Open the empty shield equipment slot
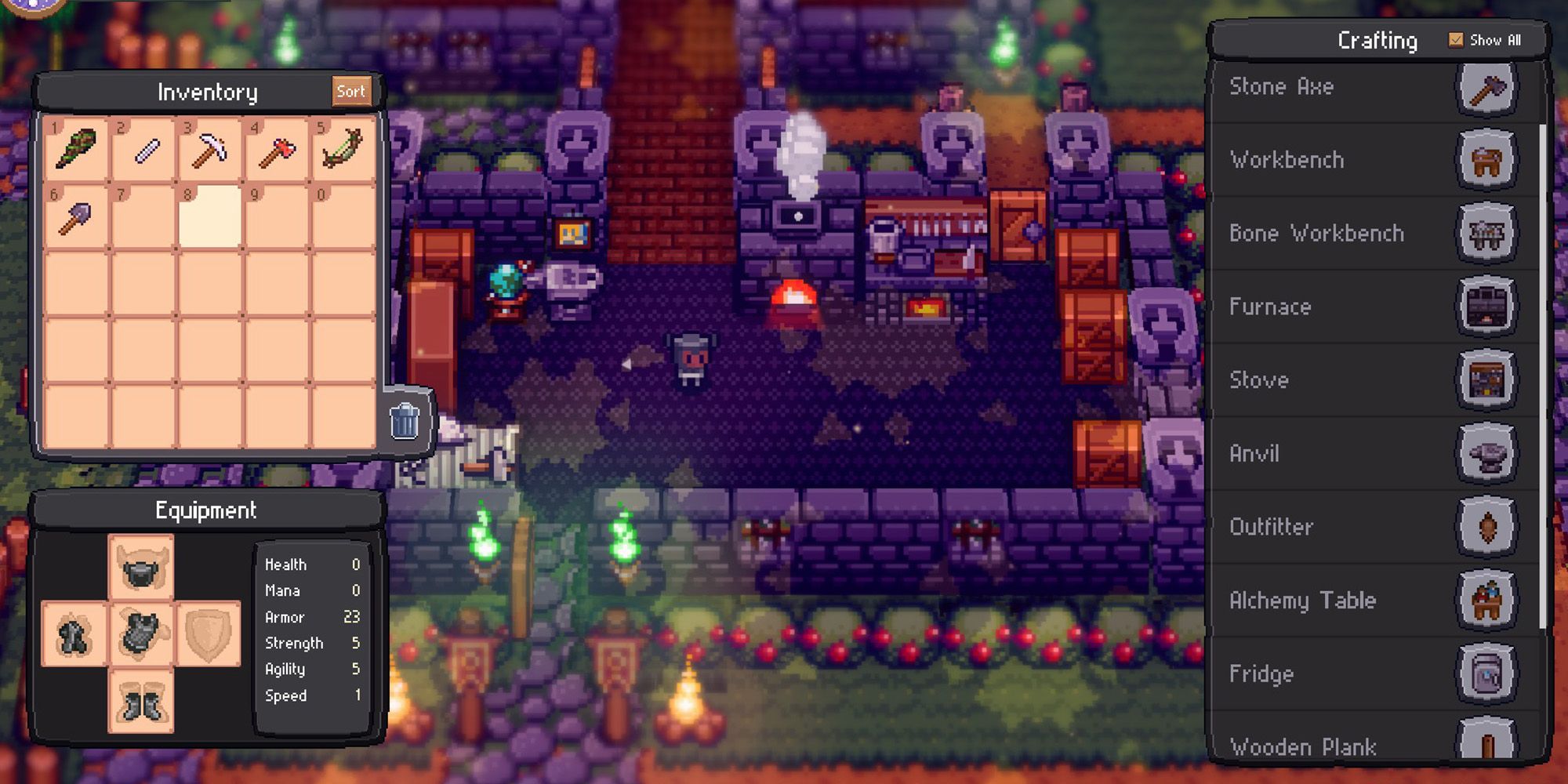 pyautogui.click(x=208, y=633)
